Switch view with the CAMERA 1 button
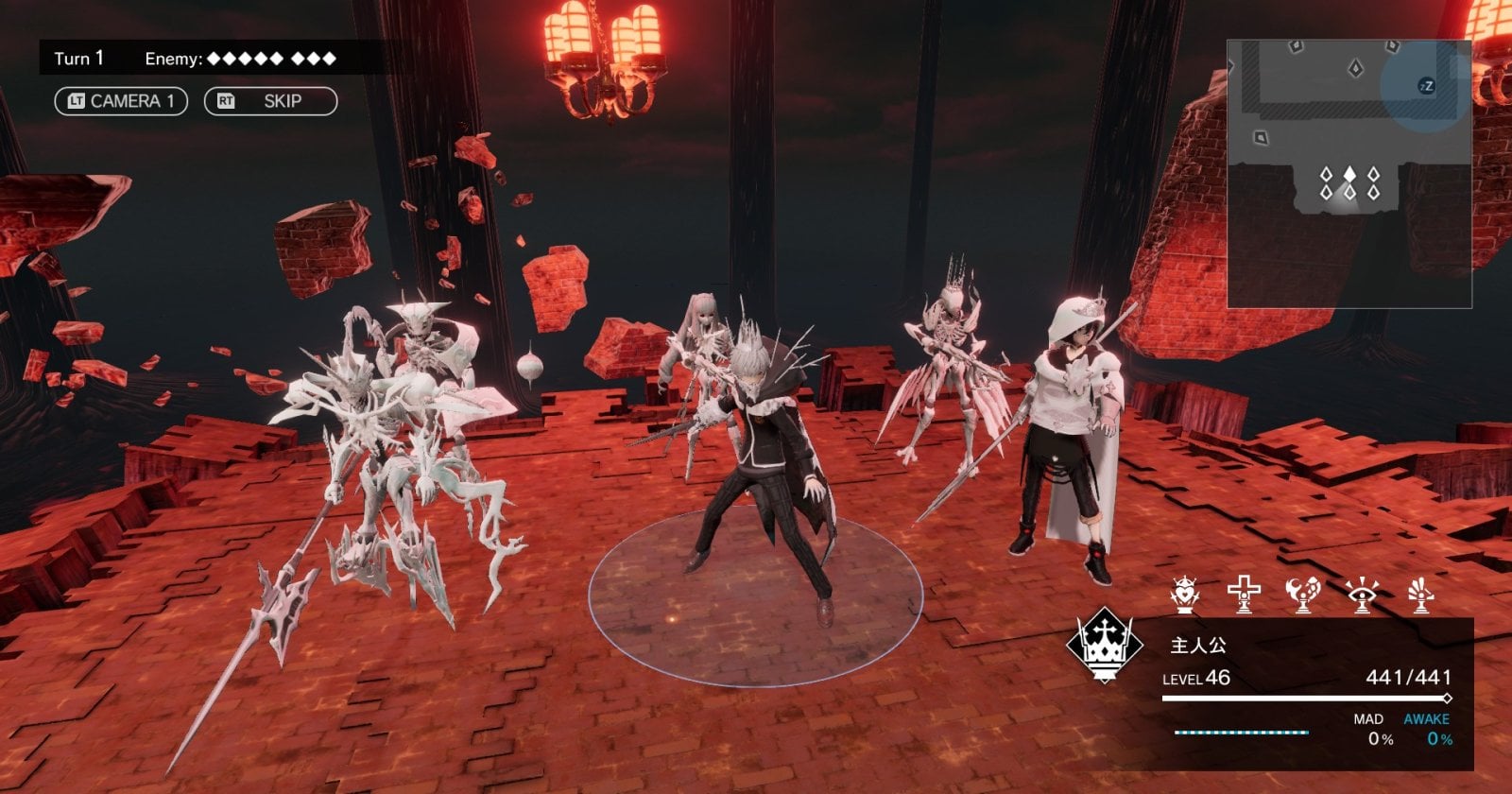Image resolution: width=1512 pixels, height=794 pixels. tap(121, 101)
